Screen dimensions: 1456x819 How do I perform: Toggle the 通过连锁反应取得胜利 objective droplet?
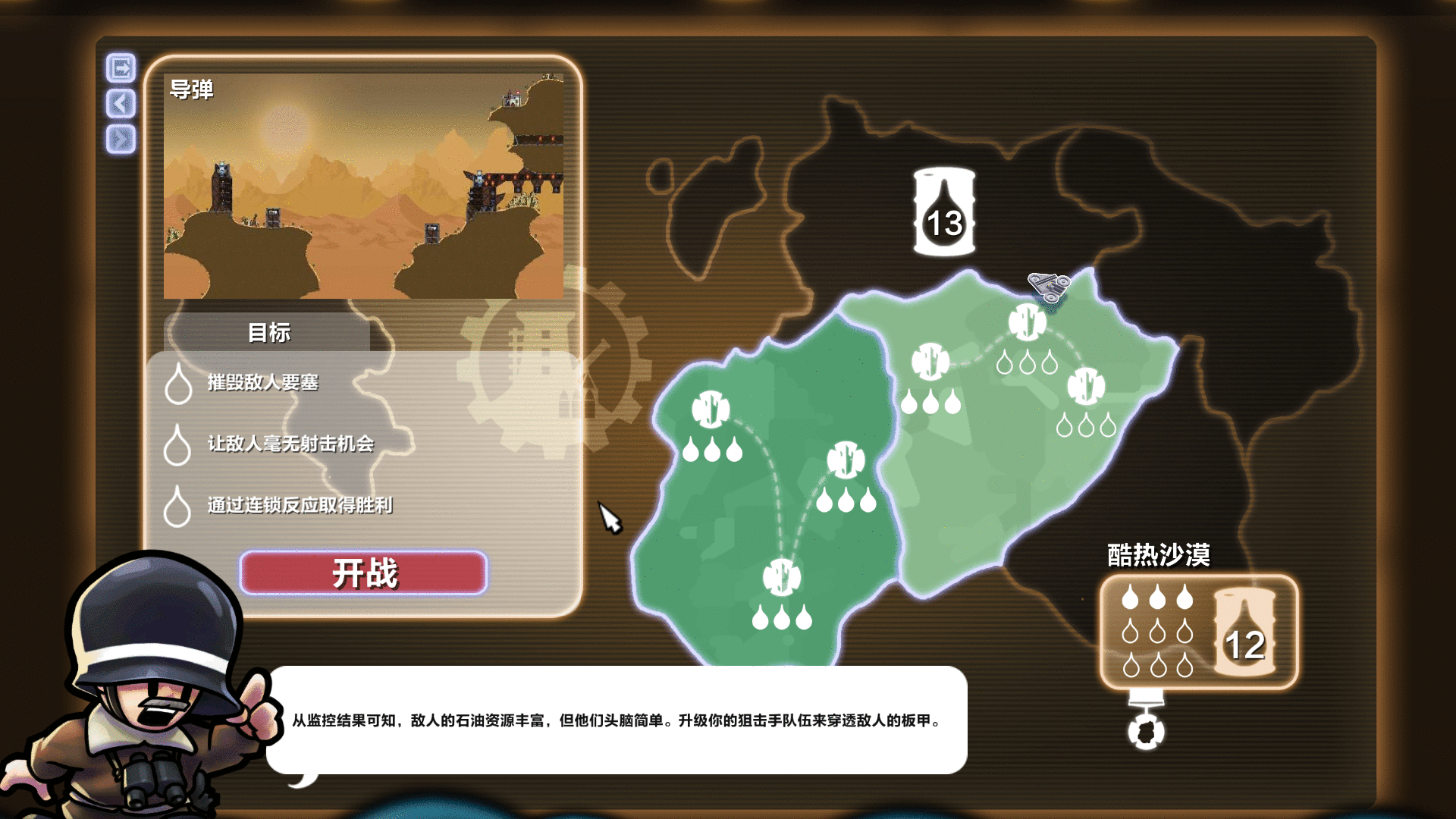[180, 504]
